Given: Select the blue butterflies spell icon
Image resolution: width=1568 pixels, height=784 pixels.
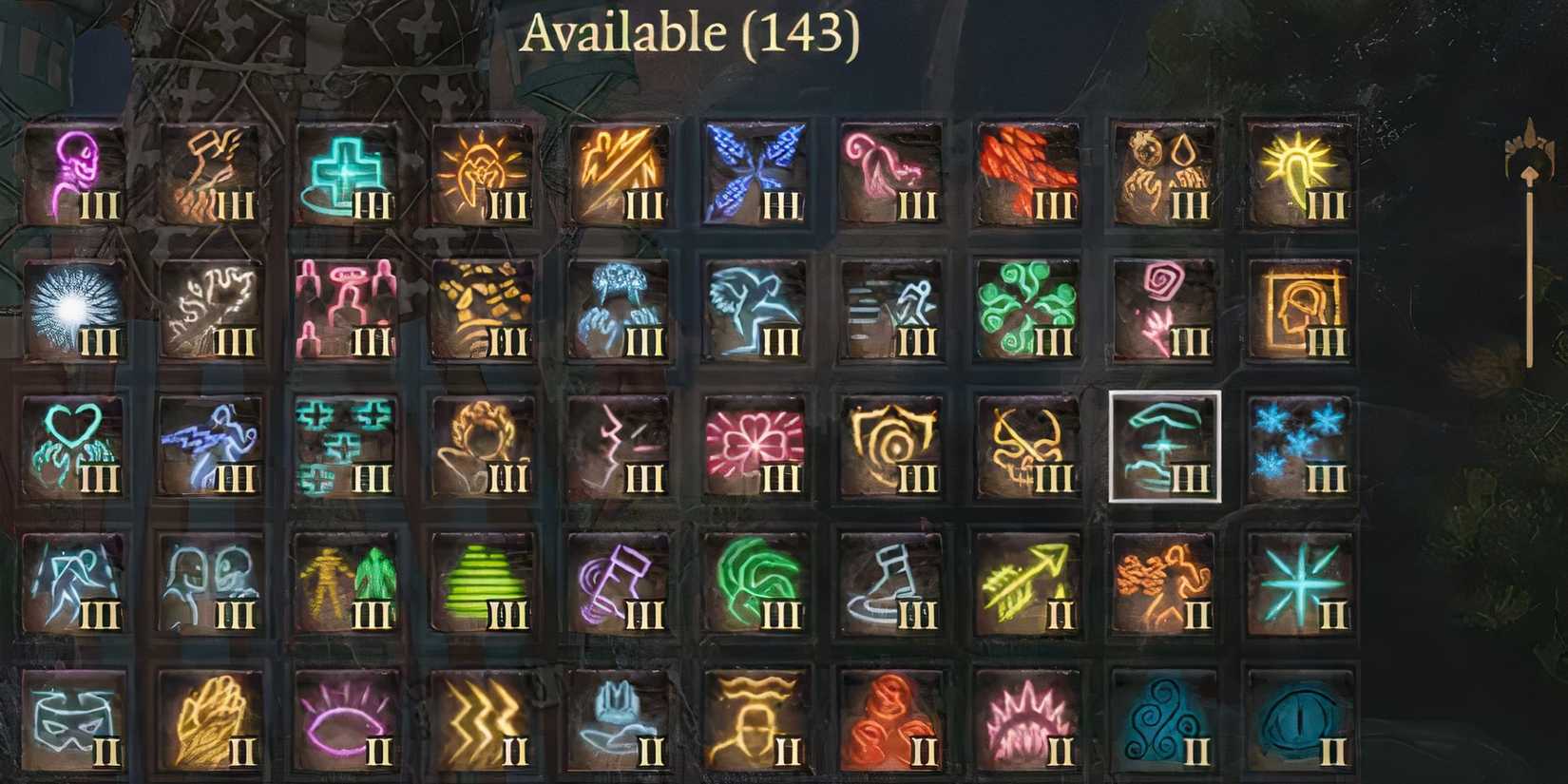Looking at the screenshot, I should click(x=755, y=171).
